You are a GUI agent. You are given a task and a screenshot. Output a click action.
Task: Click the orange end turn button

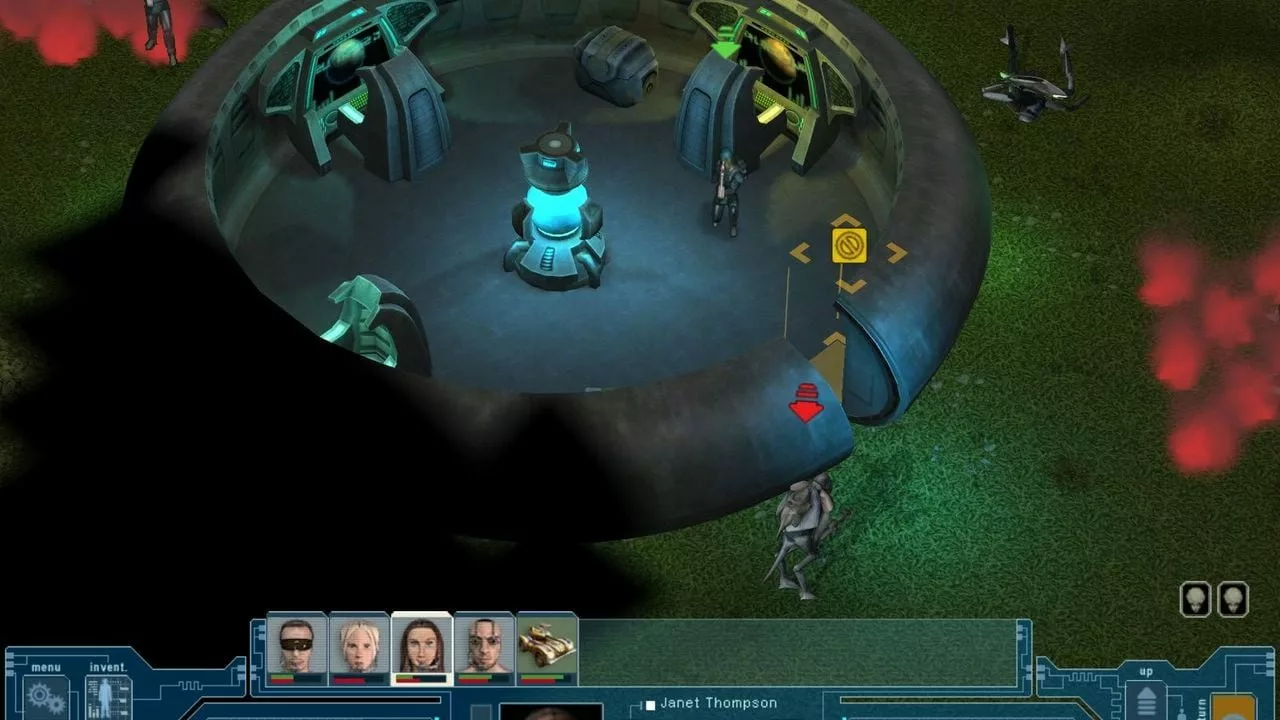pyautogui.click(x=1235, y=706)
